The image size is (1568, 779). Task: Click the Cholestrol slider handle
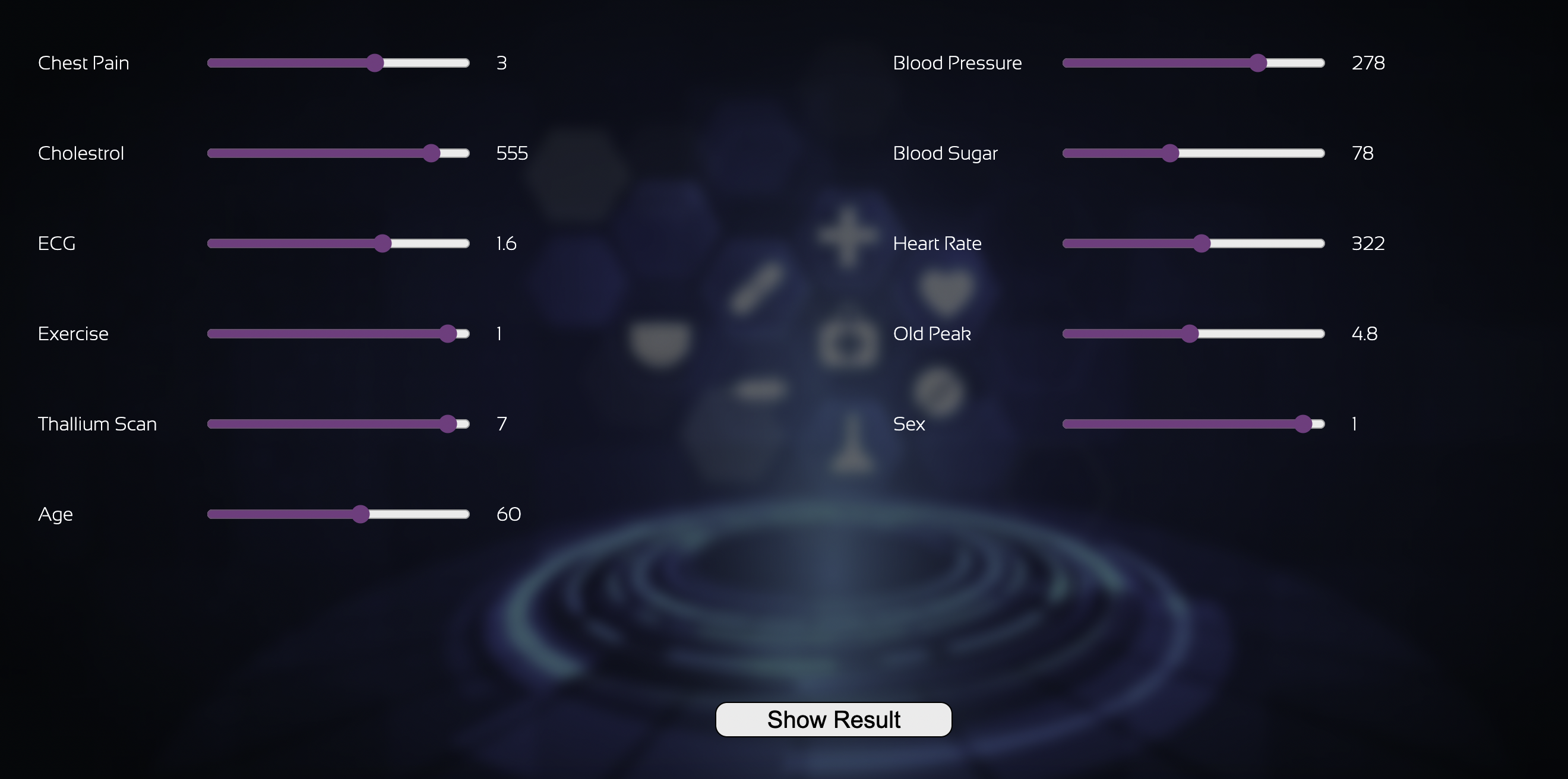coord(432,153)
